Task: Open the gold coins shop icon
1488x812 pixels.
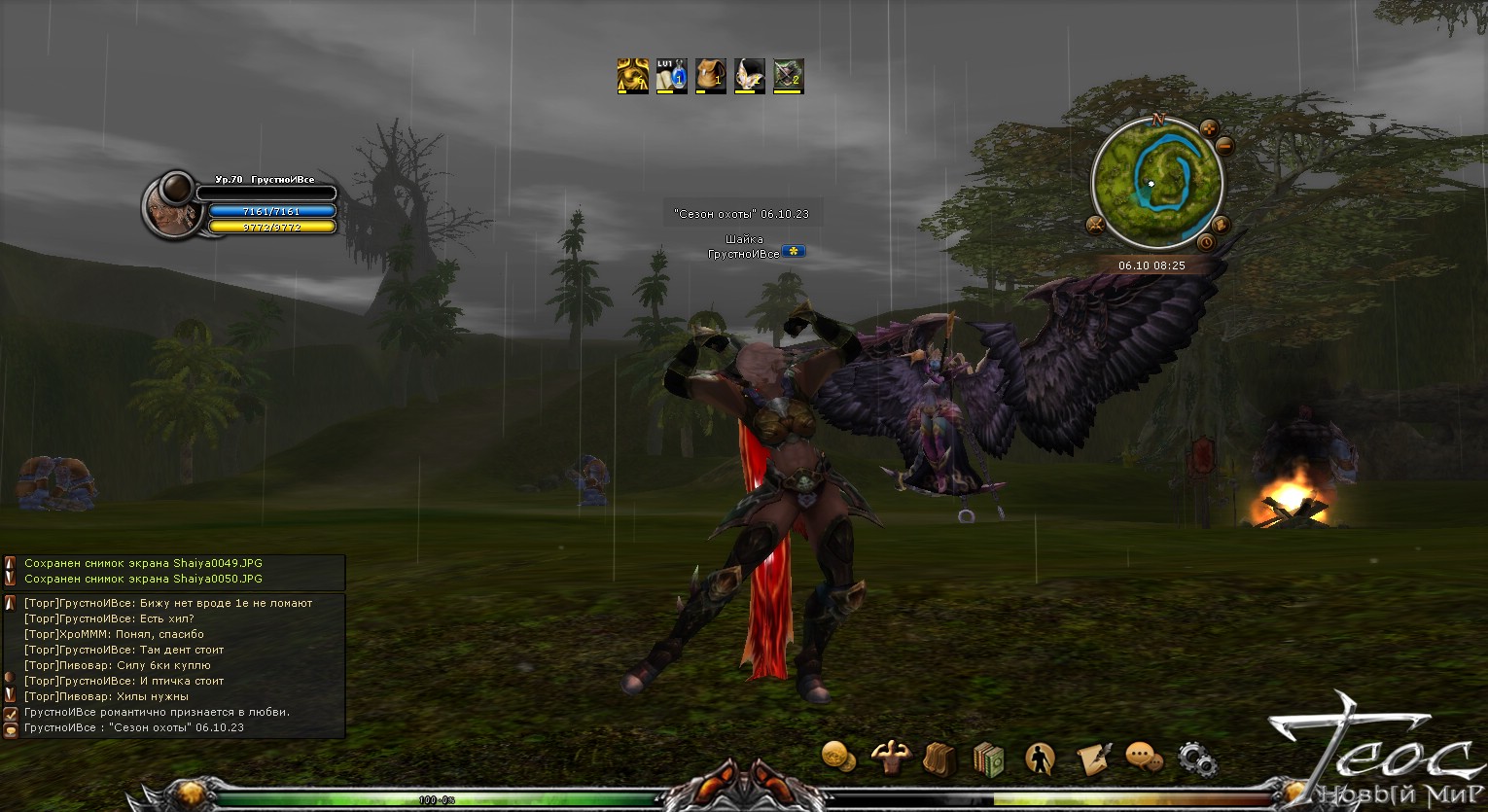Action: click(x=838, y=756)
